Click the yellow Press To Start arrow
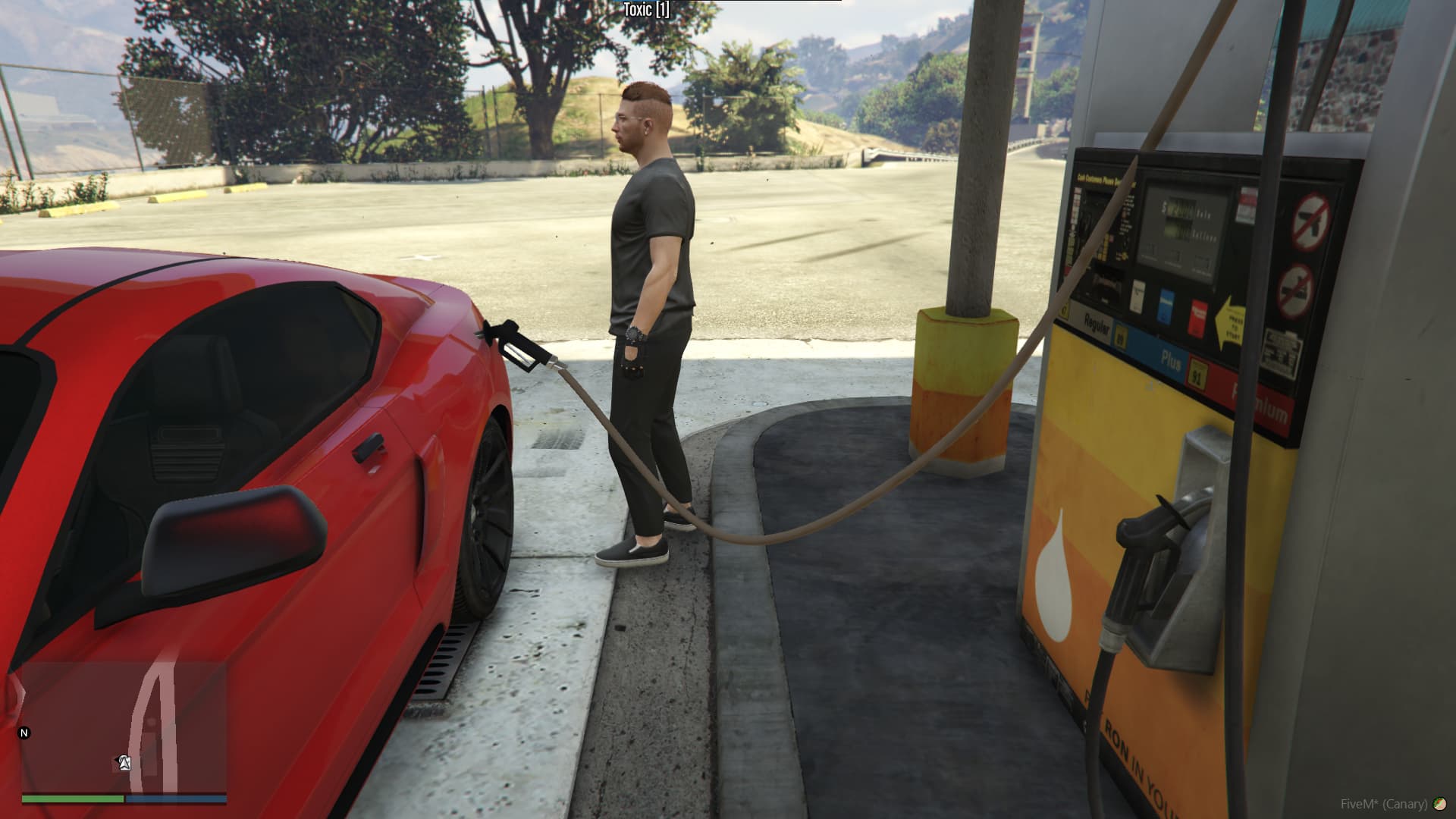This screenshot has height=819, width=1456. pyautogui.click(x=1230, y=322)
